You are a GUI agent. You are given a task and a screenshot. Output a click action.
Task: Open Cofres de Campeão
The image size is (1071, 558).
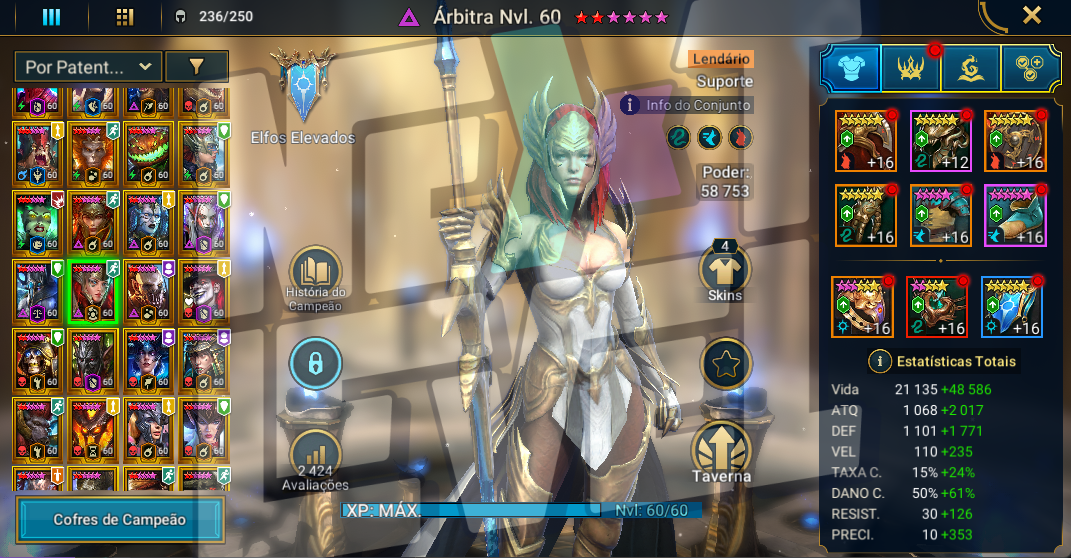(120, 519)
